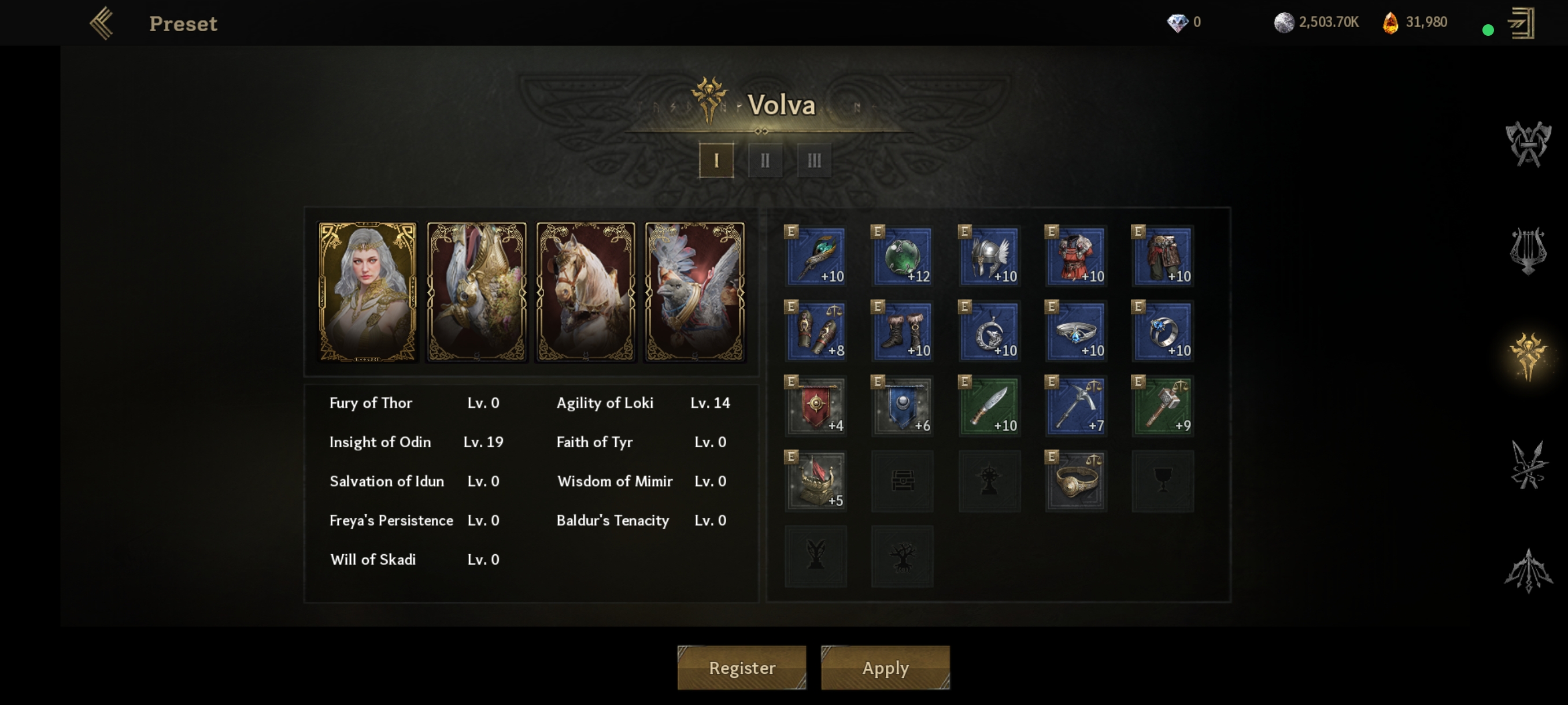Click the war hammer +9 slot
Screen dimensions: 1568x705
[1163, 406]
